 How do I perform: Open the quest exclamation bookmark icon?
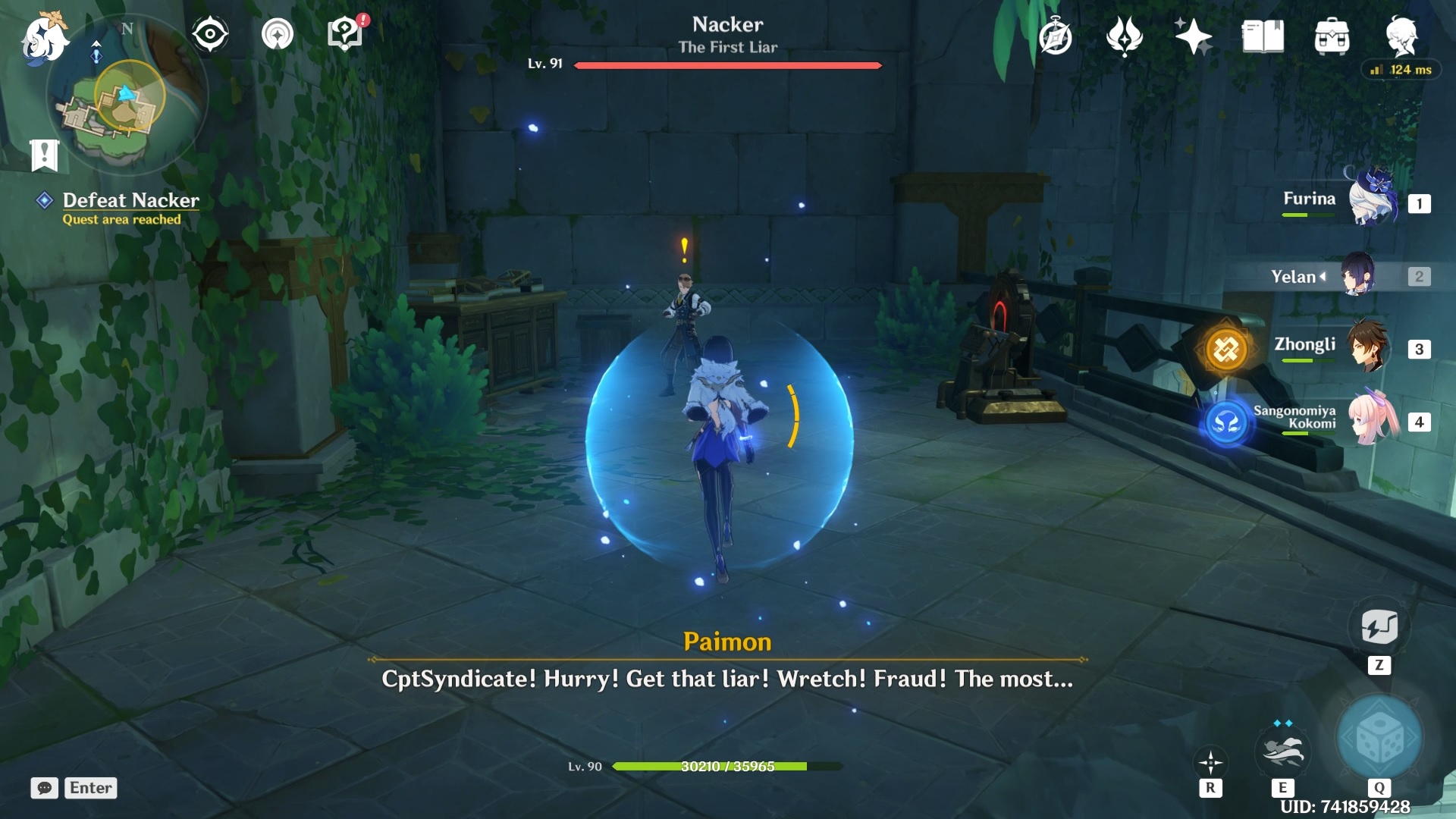click(44, 155)
